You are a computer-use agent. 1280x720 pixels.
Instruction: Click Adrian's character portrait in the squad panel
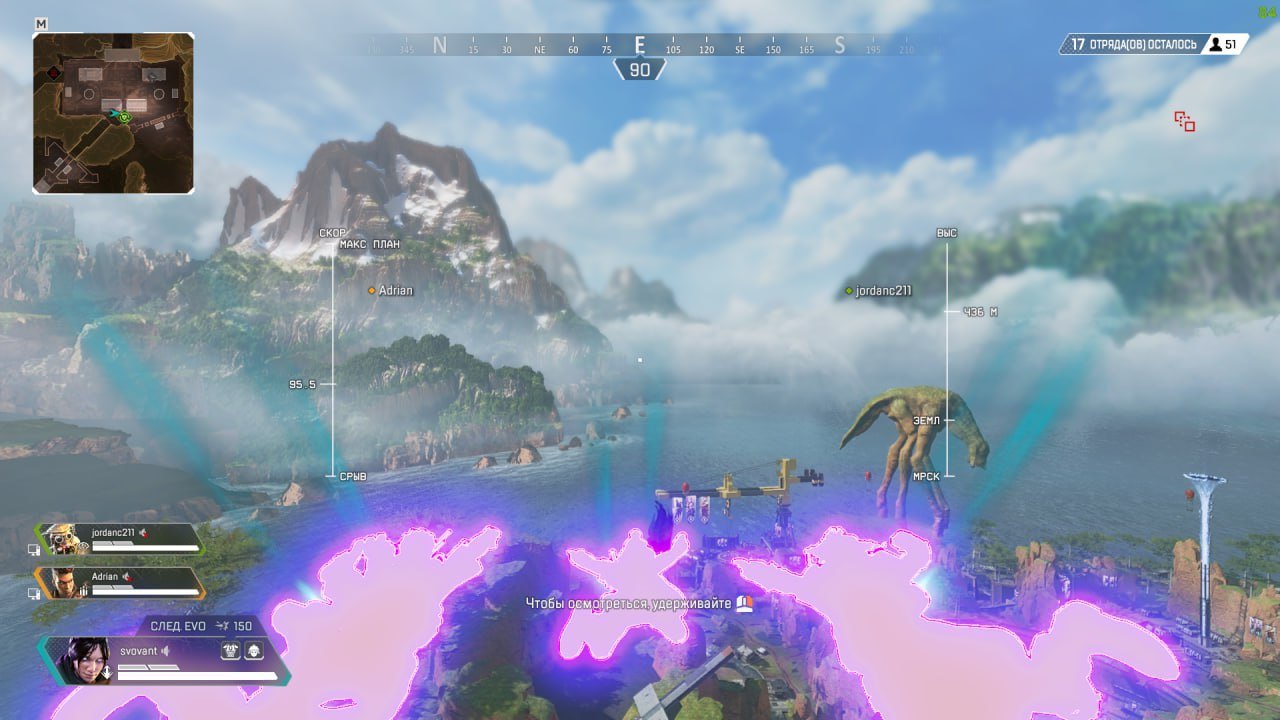pyautogui.click(x=64, y=582)
